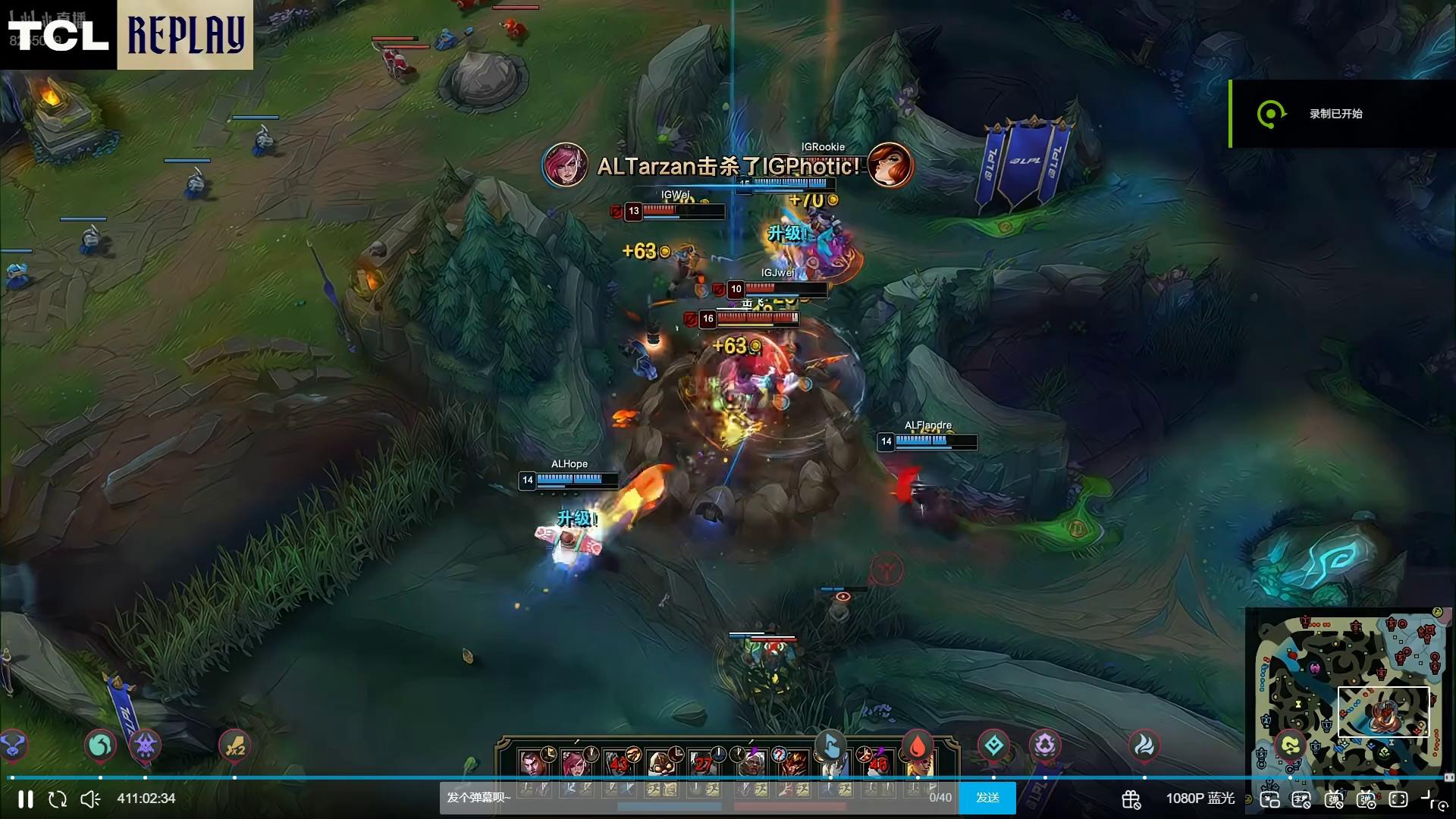Send the comment with the blue 发送 button
The height and width of the screenshot is (819, 1456).
(x=987, y=798)
